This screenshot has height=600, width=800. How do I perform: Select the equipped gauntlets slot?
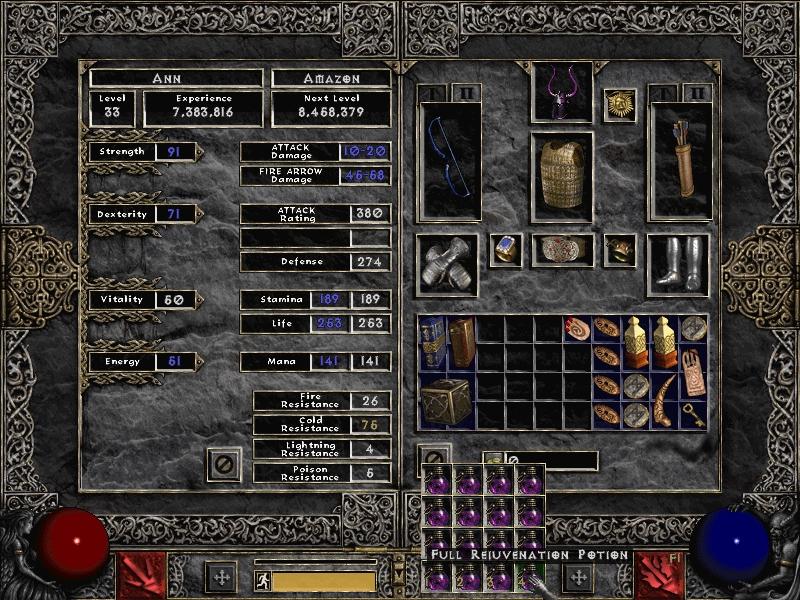[x=446, y=265]
